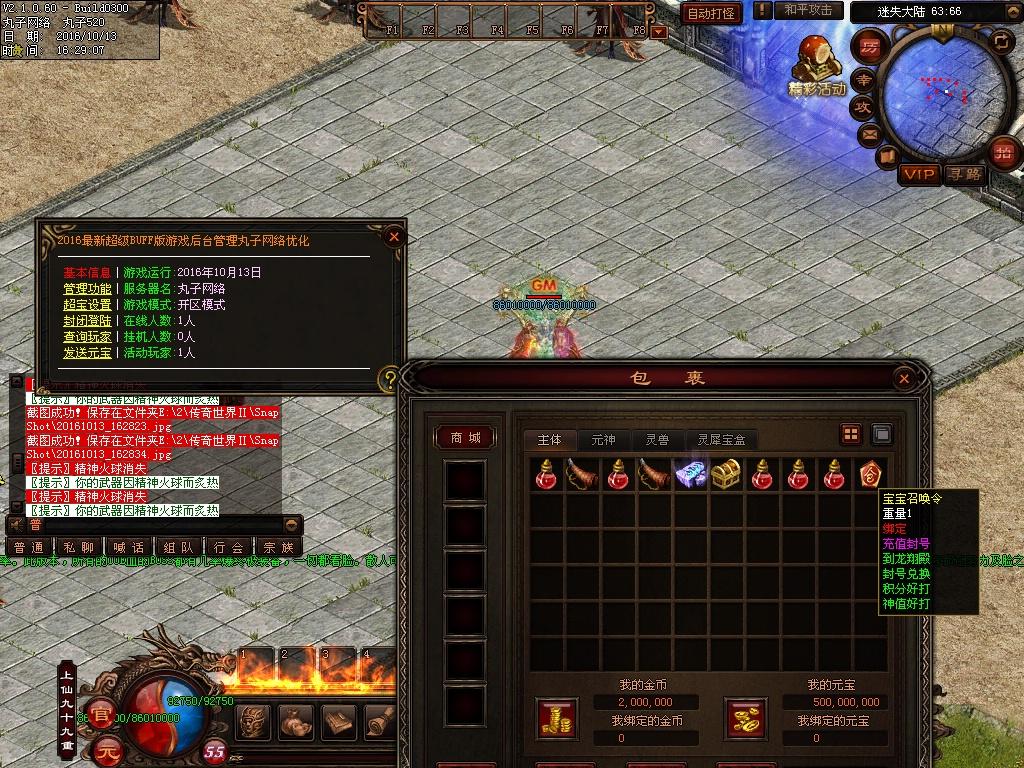Select the golden treasure chest item
This screenshot has width=1024, height=768.
tap(725, 474)
